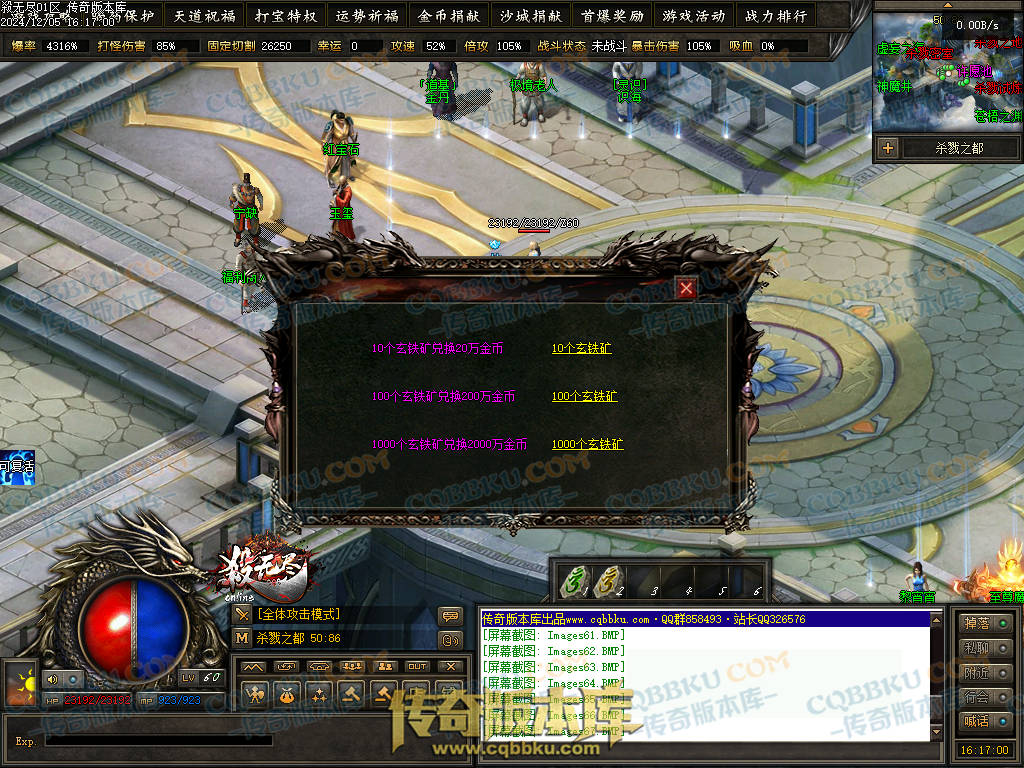Toggle the 喊话 shout channel
This screenshot has height=768, width=1024.
(x=983, y=720)
